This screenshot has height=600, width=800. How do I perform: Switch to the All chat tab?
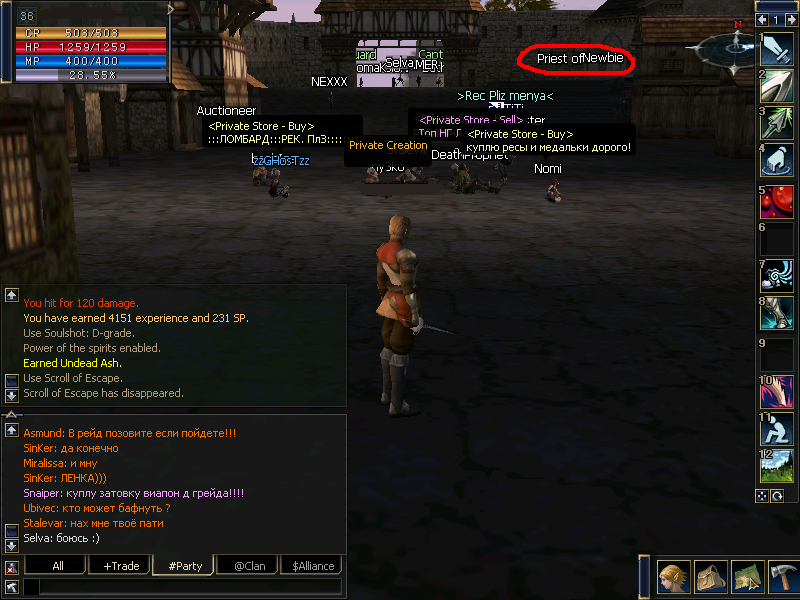(57, 566)
